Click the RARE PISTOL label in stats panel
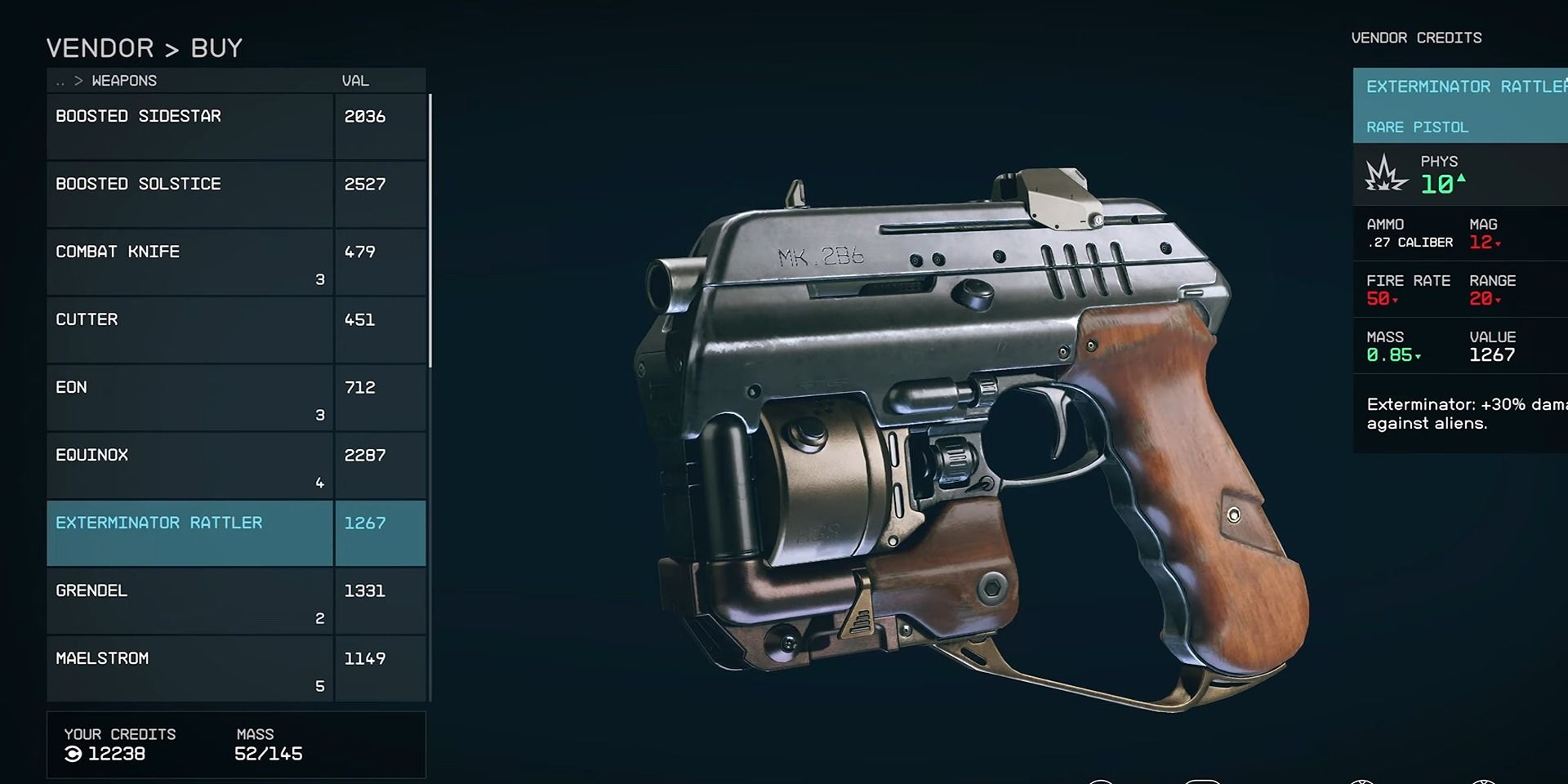The width and height of the screenshot is (1568, 784). (1416, 127)
